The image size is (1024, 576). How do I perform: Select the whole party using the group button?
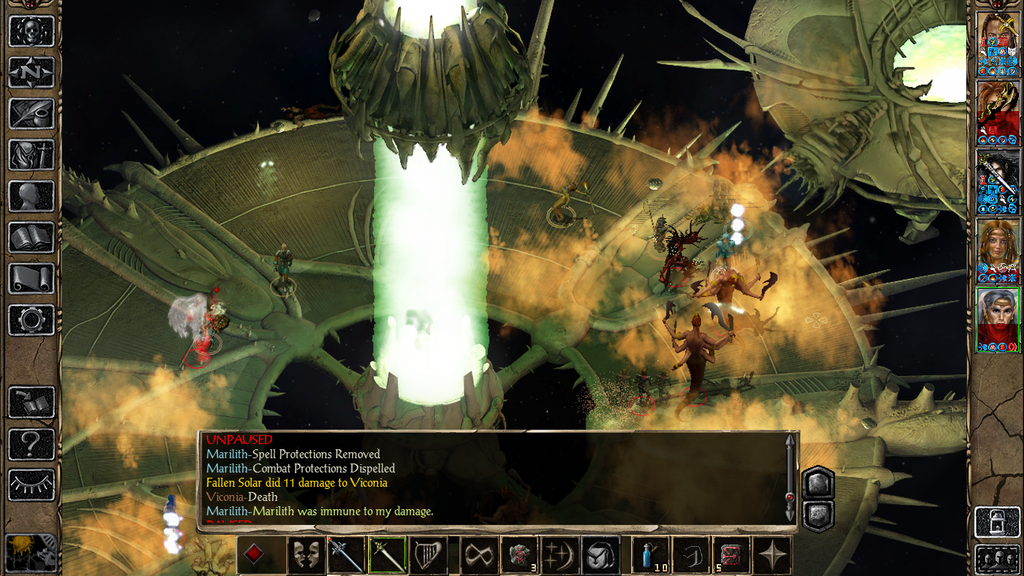(997, 558)
